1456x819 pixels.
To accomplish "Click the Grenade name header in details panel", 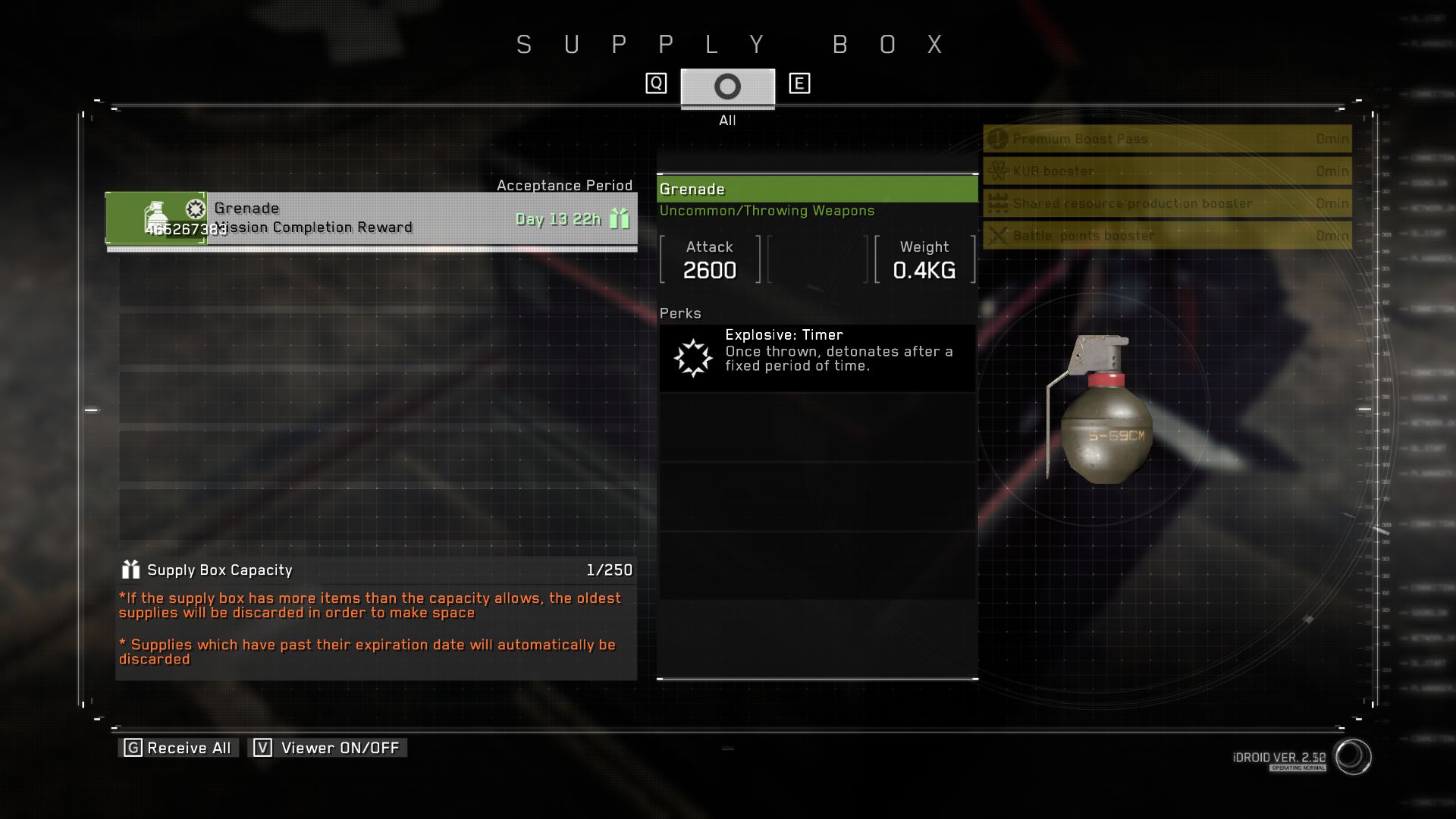I will pyautogui.click(x=817, y=189).
